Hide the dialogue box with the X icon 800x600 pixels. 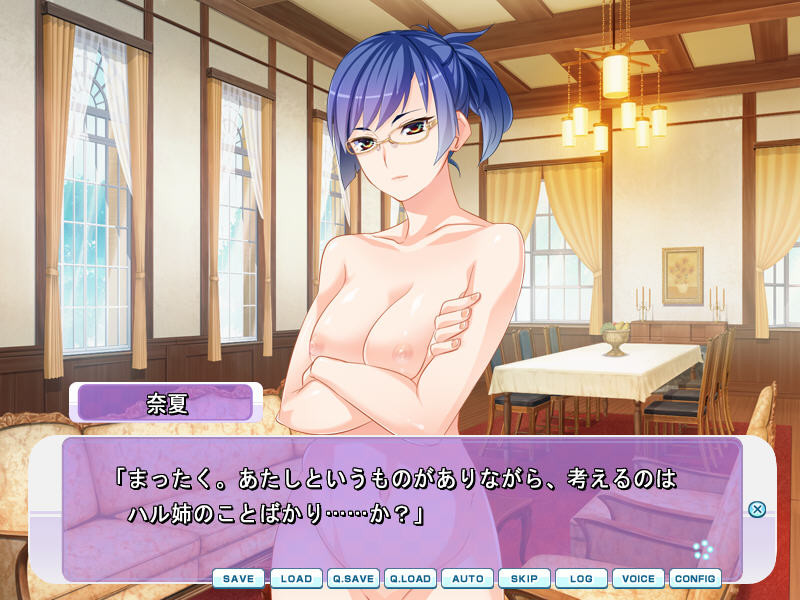point(757,509)
